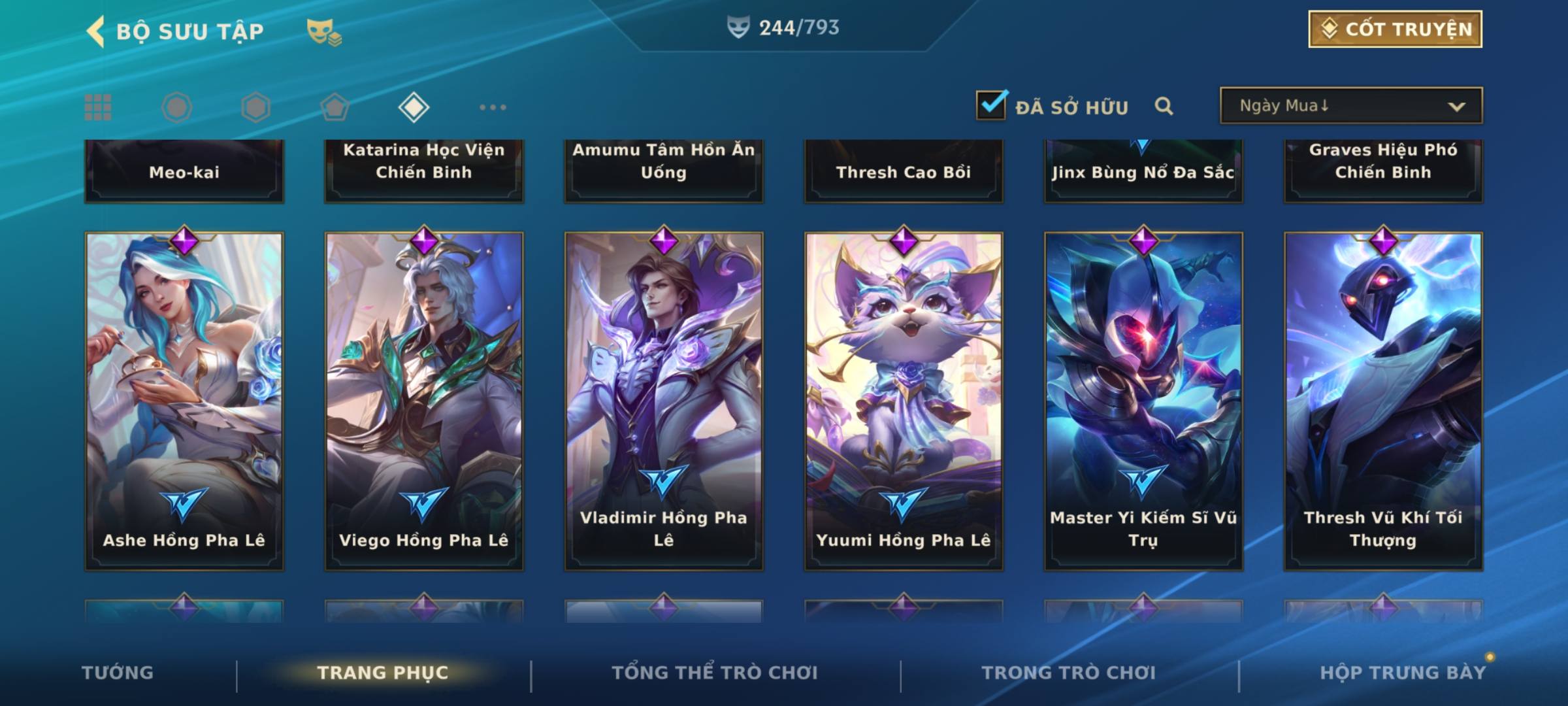Switch to Tổng Thể Trò Chơi tab
Viewport: 1568px width, 706px height.
715,673
